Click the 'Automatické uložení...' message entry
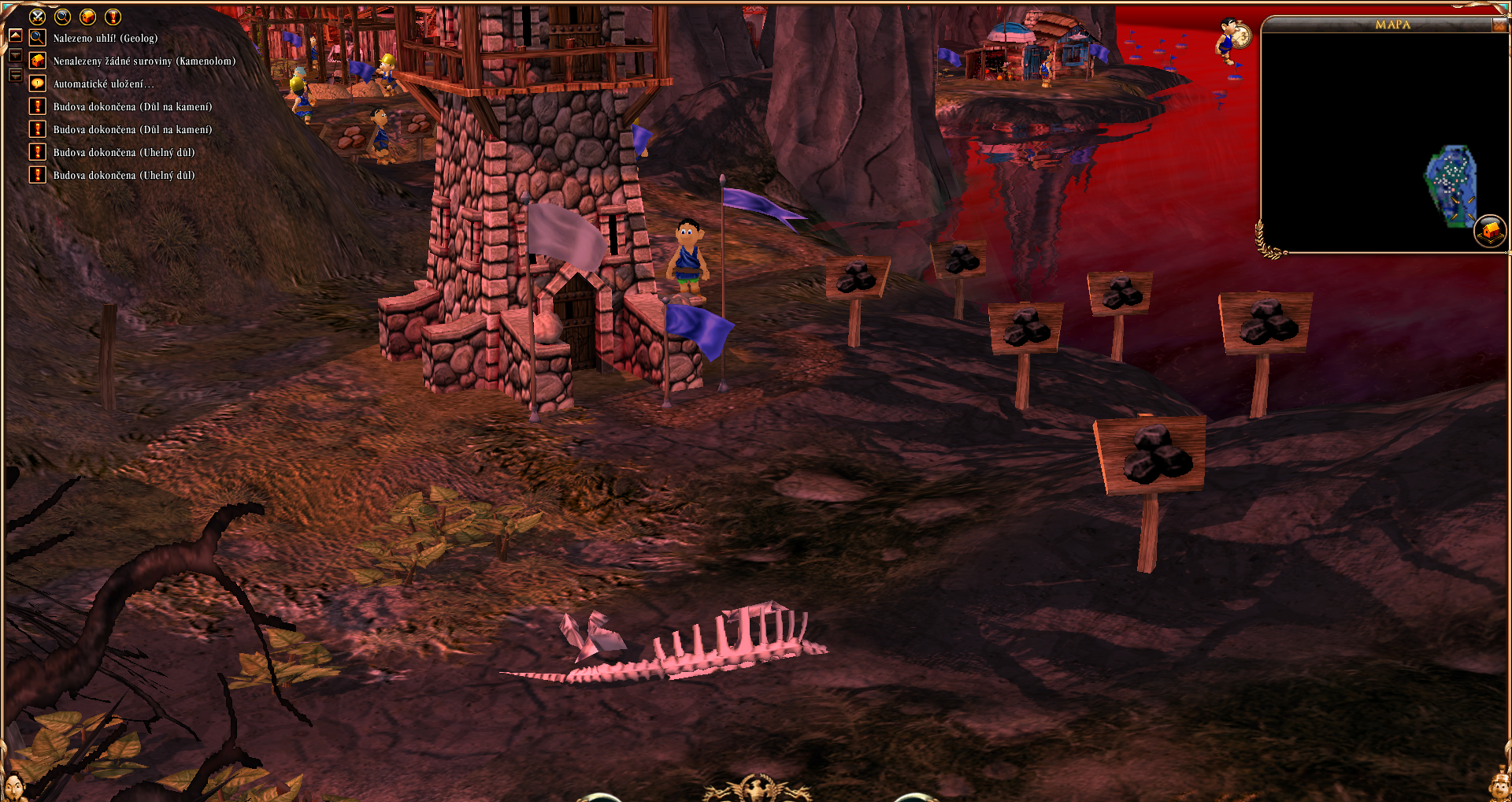Image resolution: width=1512 pixels, height=802 pixels. (x=103, y=84)
